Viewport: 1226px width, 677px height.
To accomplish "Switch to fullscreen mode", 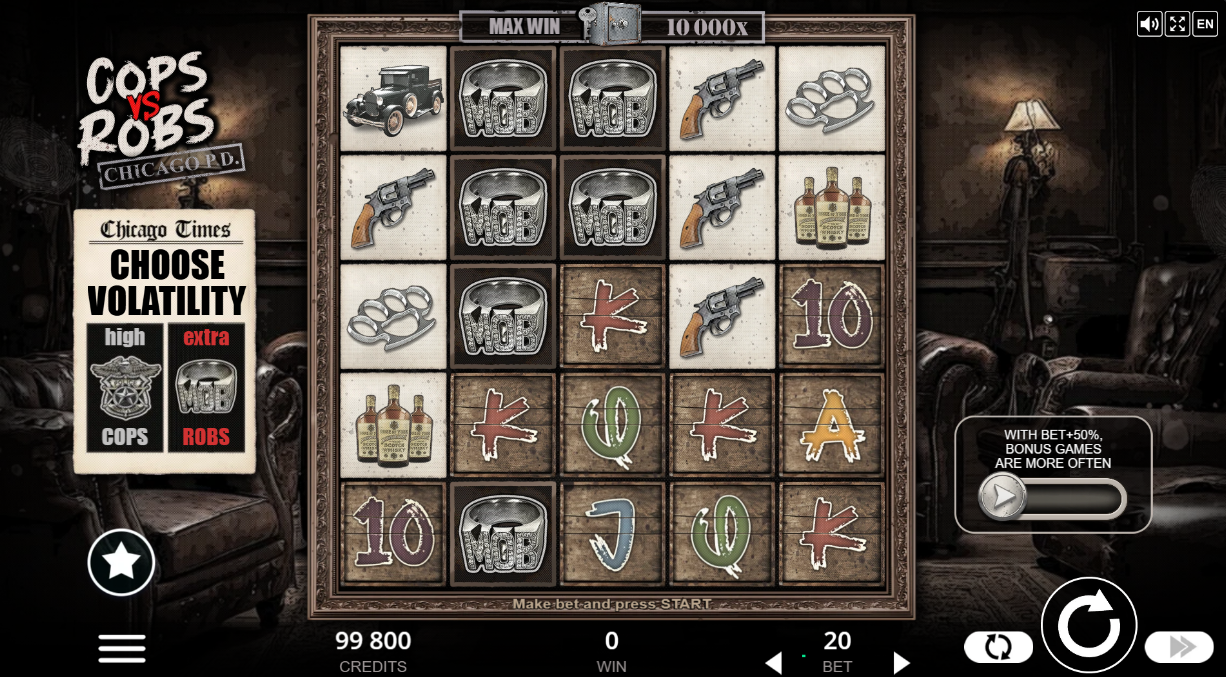I will [1177, 24].
